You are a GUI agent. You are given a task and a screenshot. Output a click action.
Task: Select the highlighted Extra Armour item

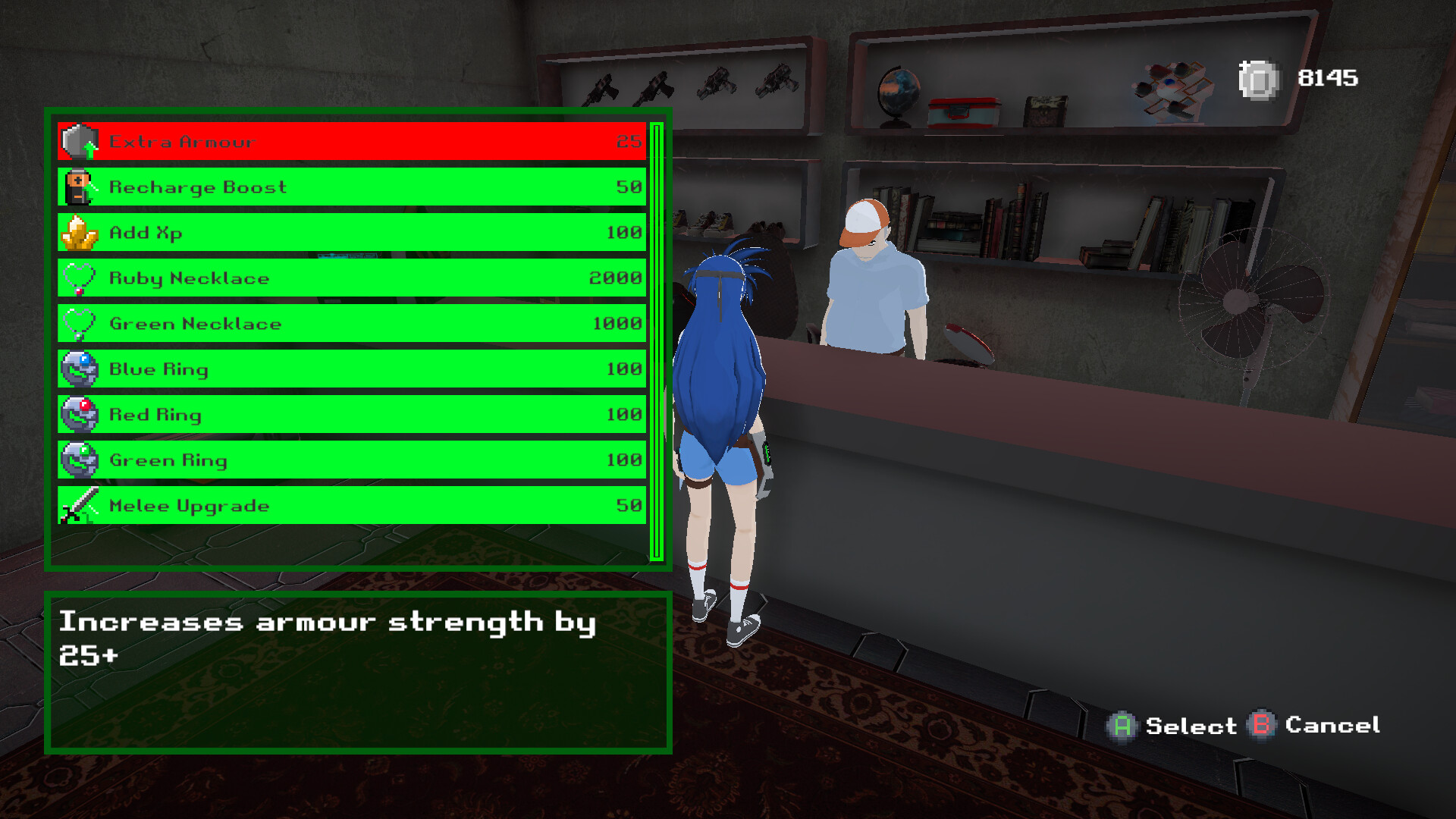coord(349,140)
